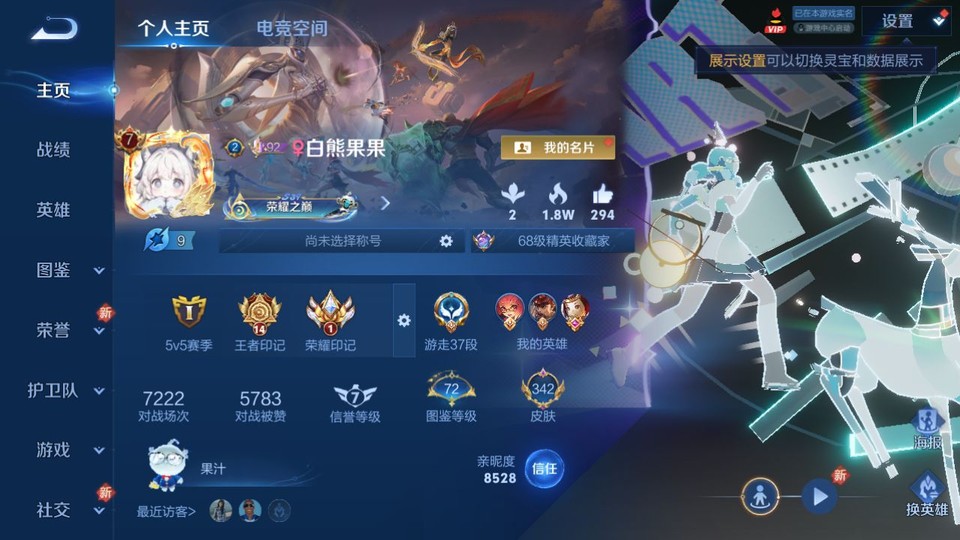Screen dimensions: 960x540
Task: Click the player avatar portrait
Action: [167, 177]
